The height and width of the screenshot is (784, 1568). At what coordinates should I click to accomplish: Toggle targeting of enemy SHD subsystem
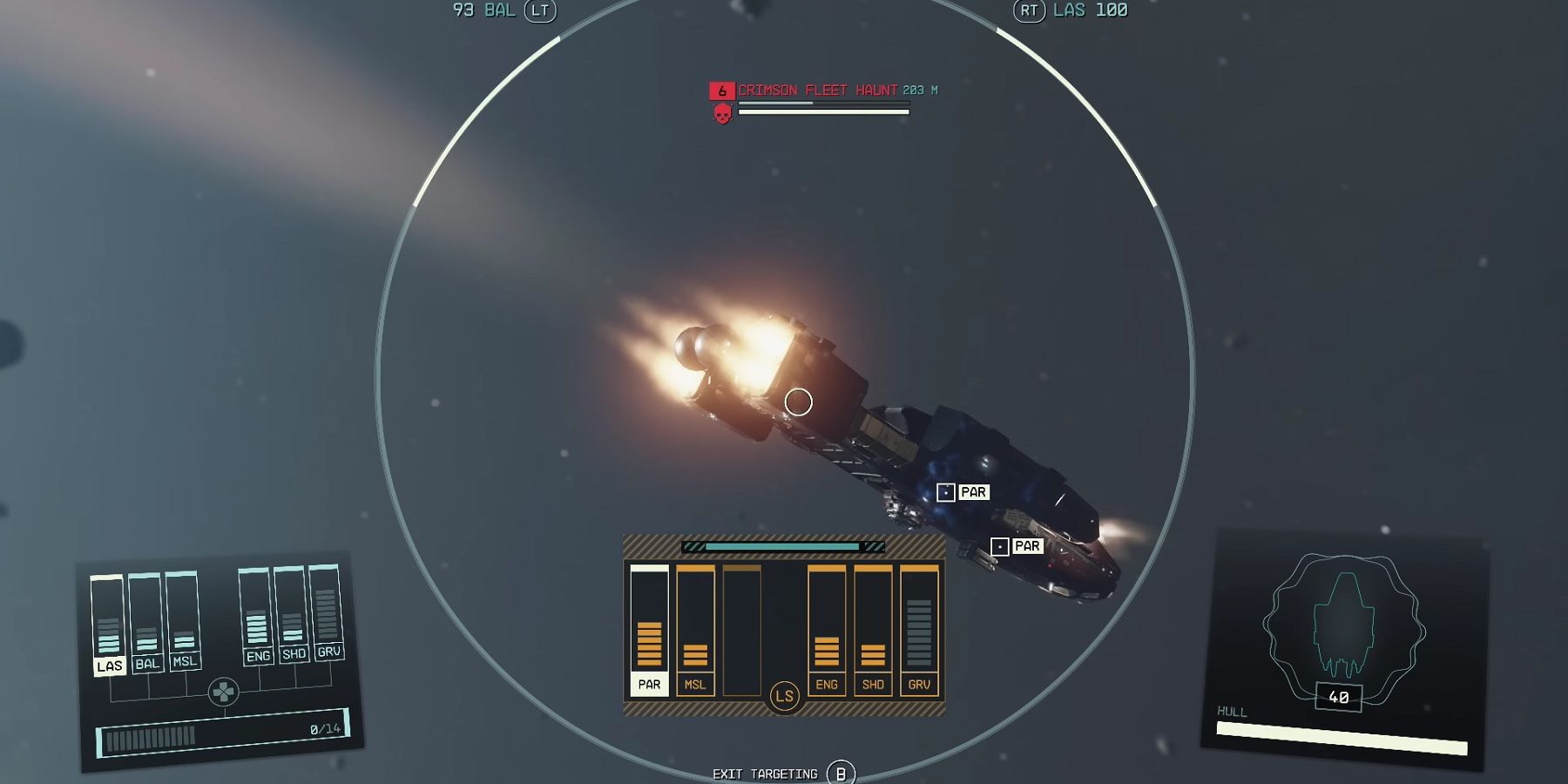tap(873, 685)
